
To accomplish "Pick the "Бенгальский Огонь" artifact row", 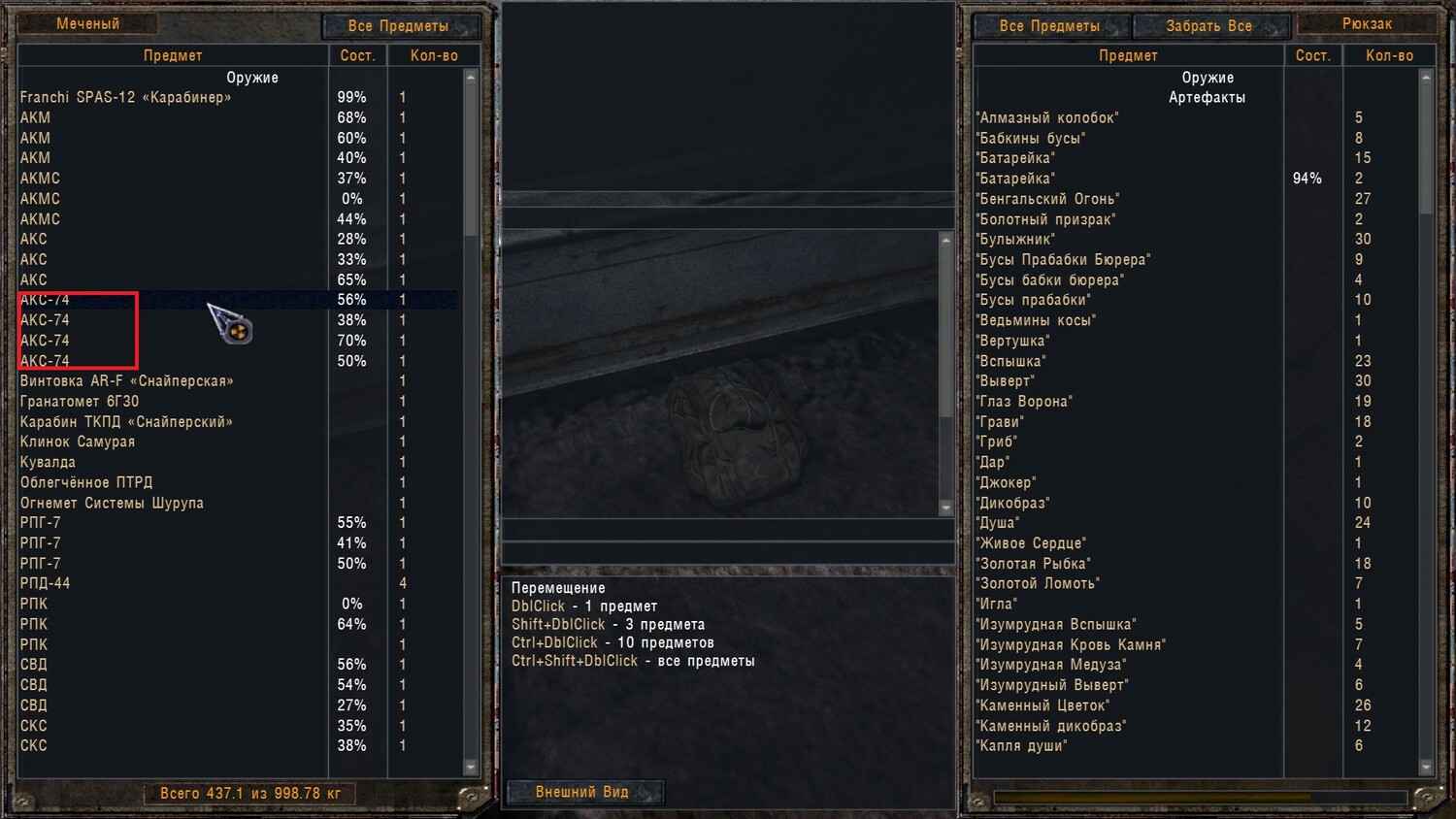I will coord(1047,199).
